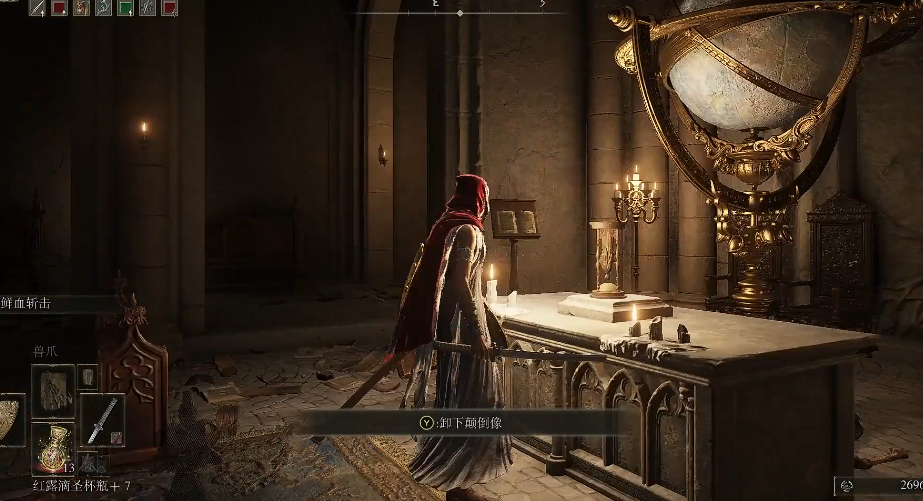Click the compass bar at the top
This screenshot has width=923, height=501.
tap(459, 6)
